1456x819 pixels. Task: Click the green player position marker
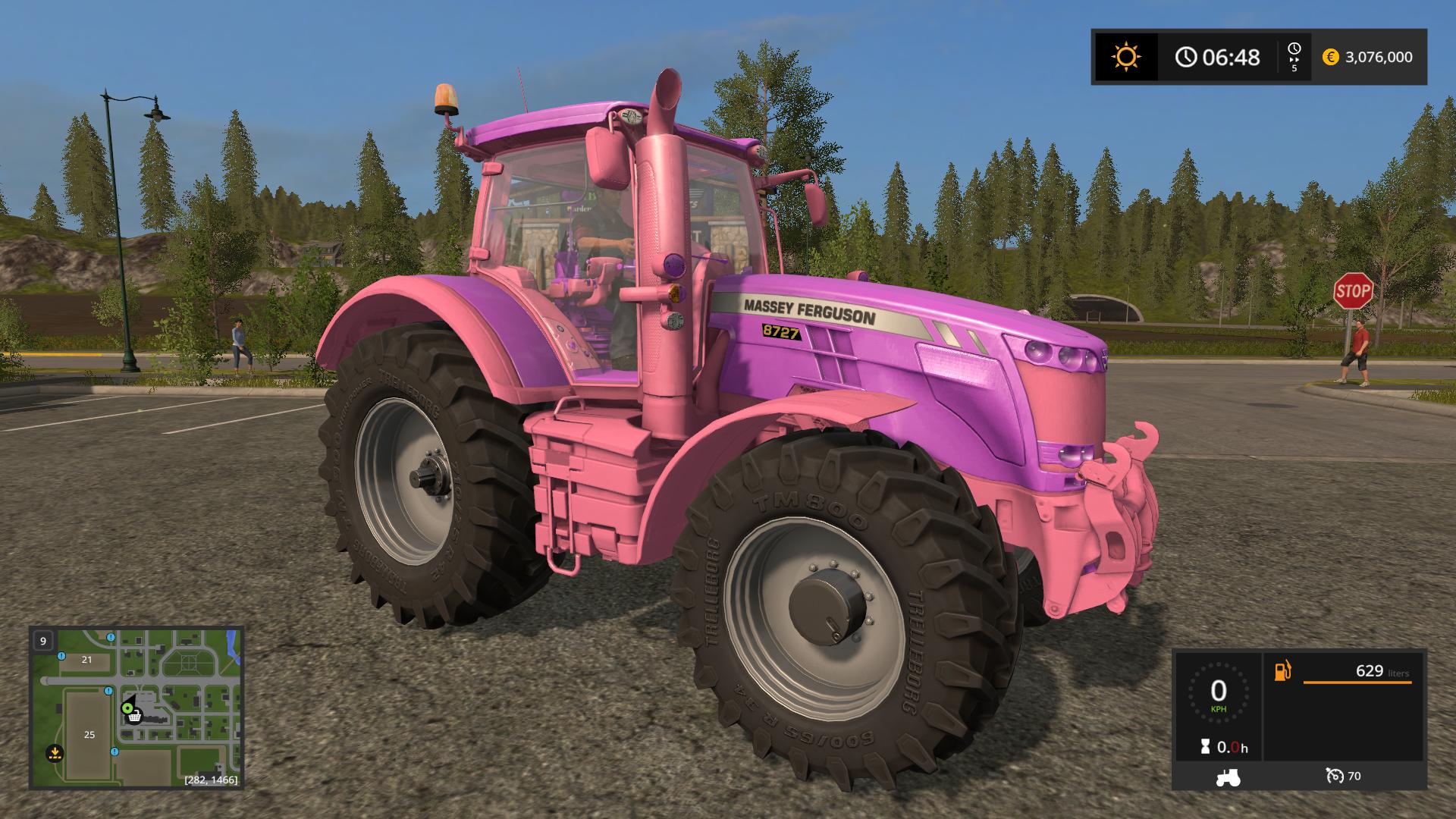pyautogui.click(x=127, y=708)
